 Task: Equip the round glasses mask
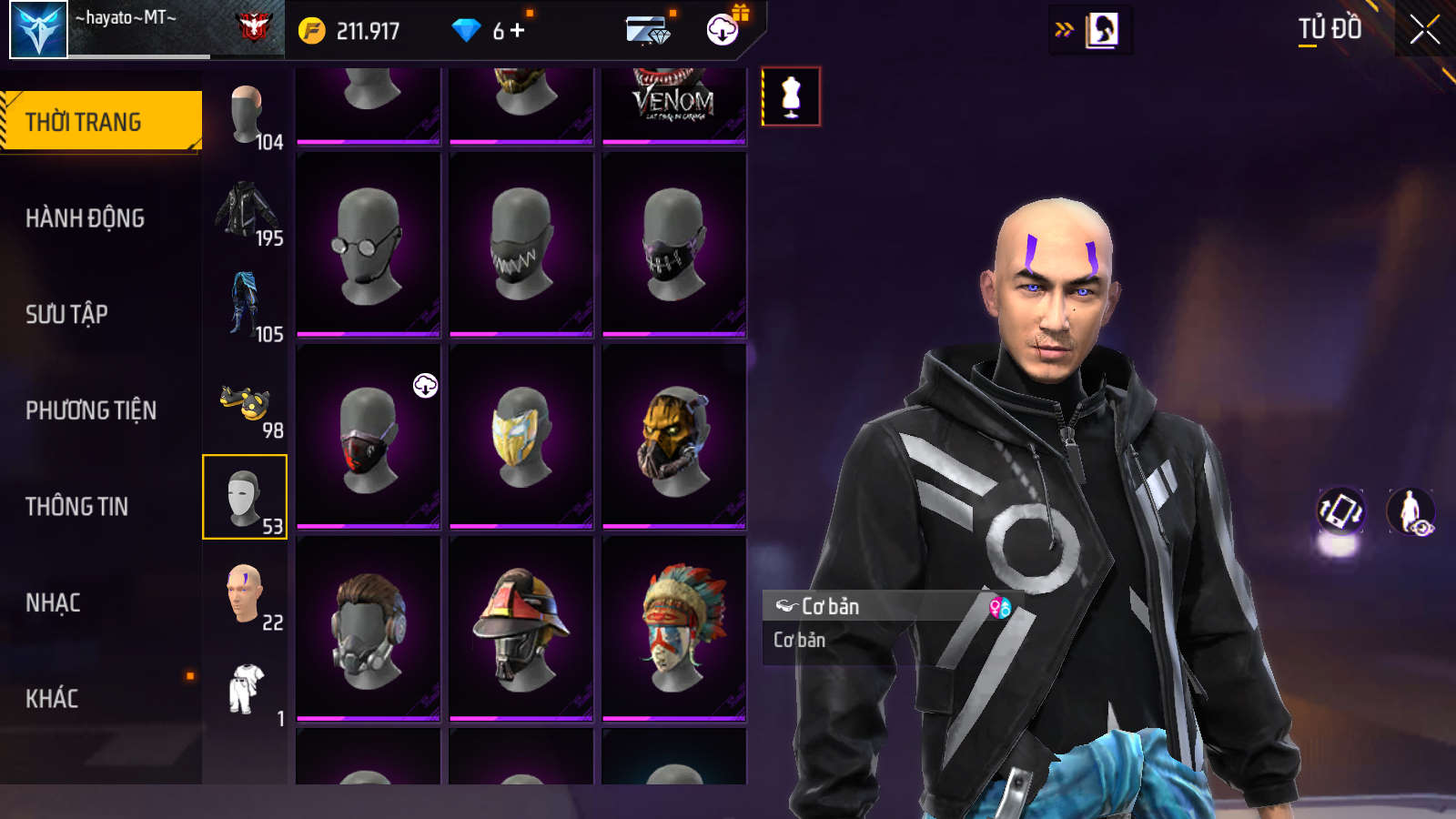tap(368, 244)
